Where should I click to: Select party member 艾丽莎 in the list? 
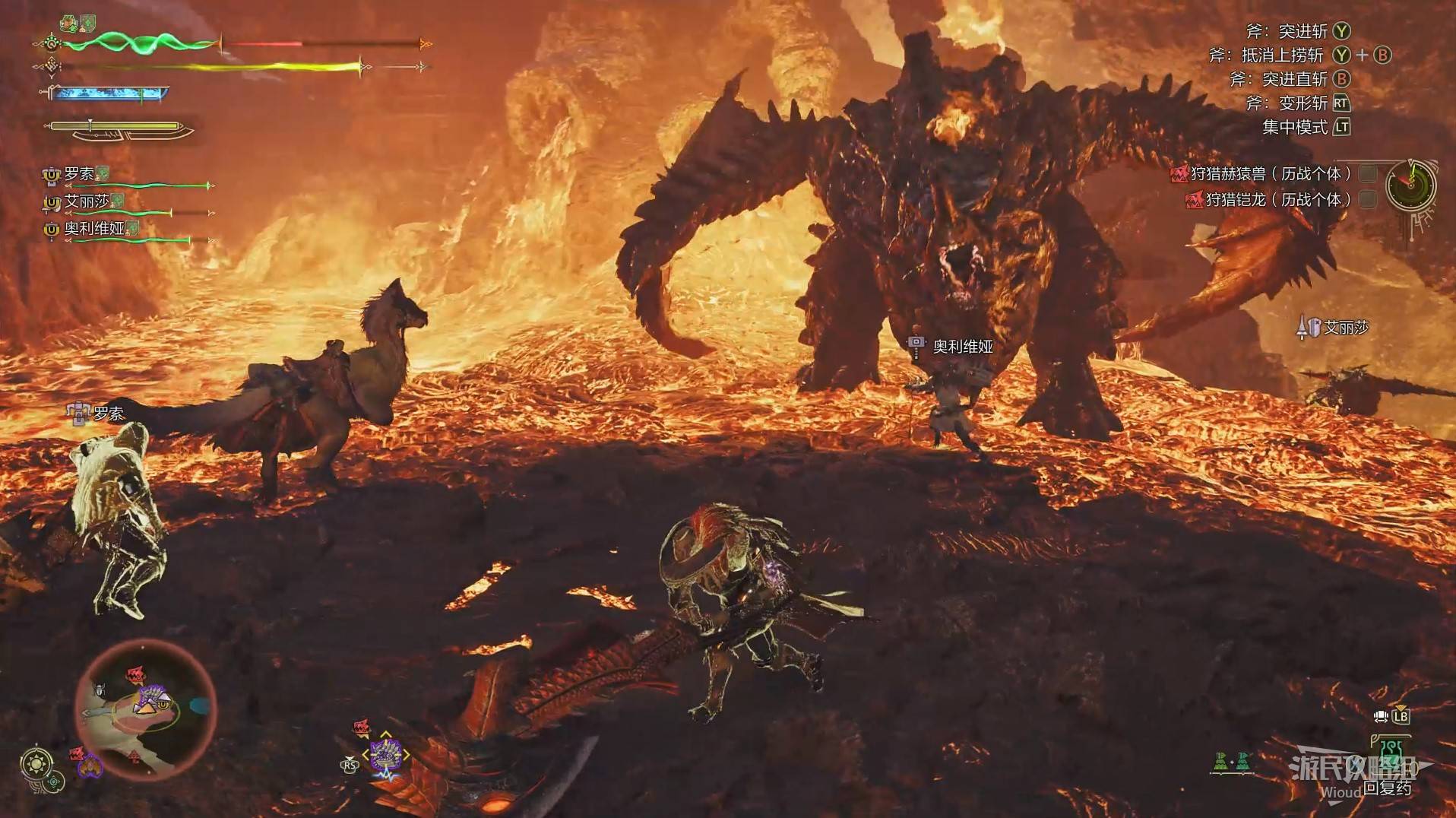(x=87, y=202)
